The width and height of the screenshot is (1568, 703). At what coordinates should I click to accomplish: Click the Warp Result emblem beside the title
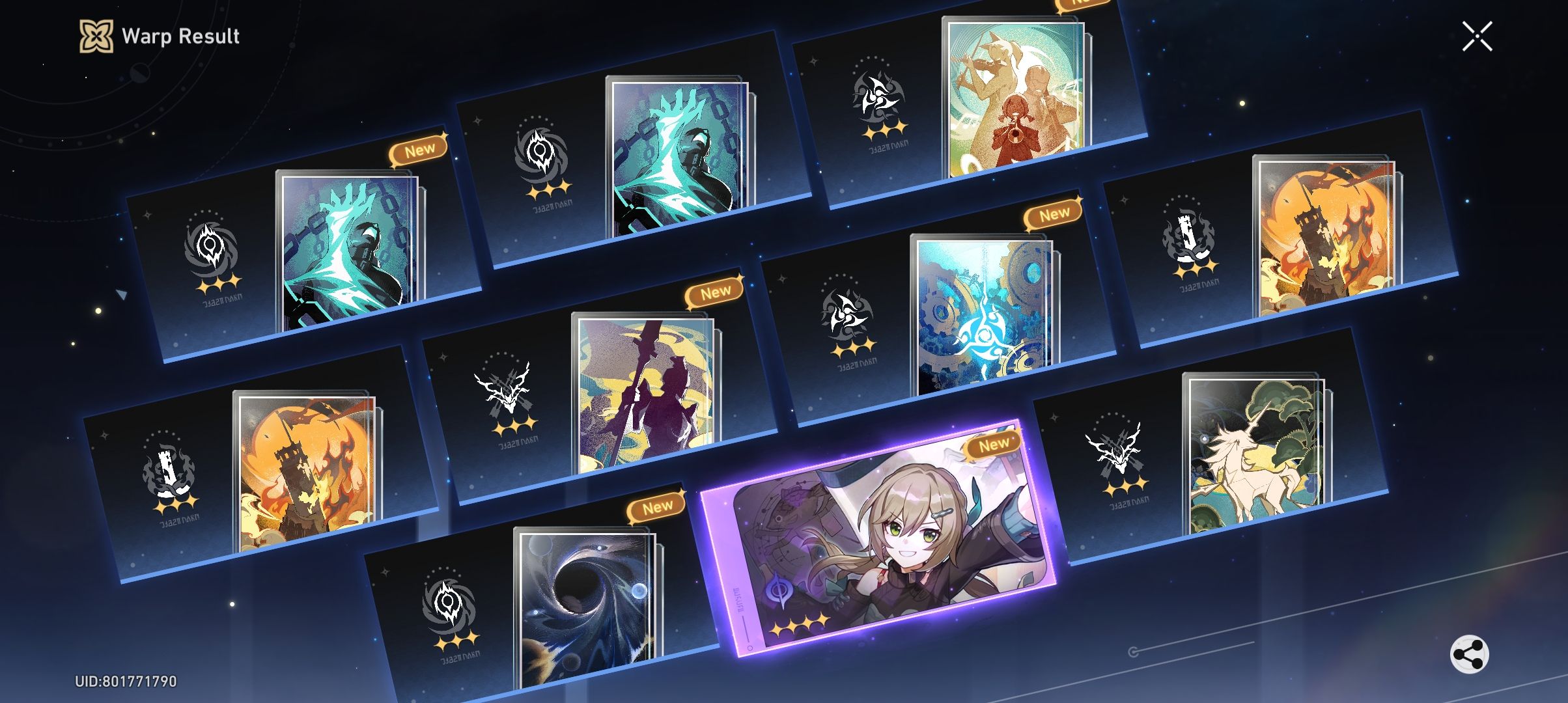click(x=95, y=36)
